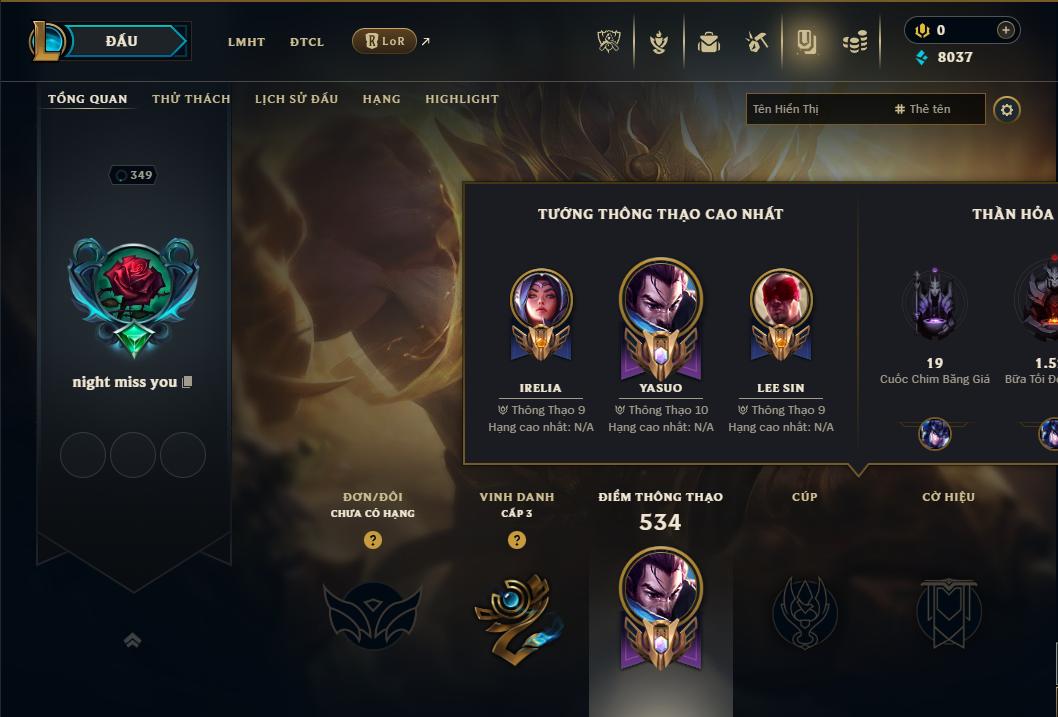
Task: View LỊCH SỬ ĐẤU match history
Action: 296,99
